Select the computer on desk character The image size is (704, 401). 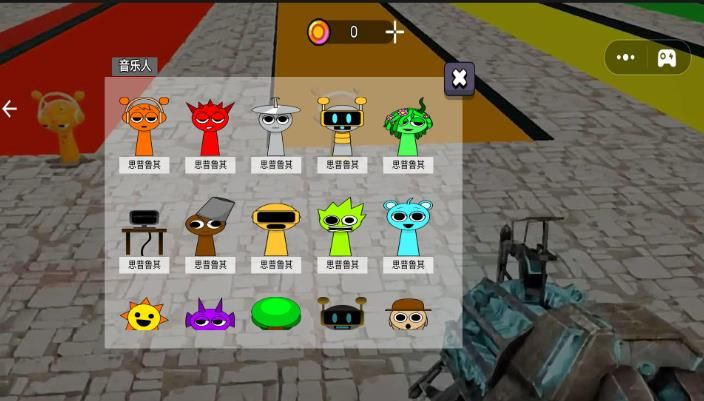coord(144,228)
